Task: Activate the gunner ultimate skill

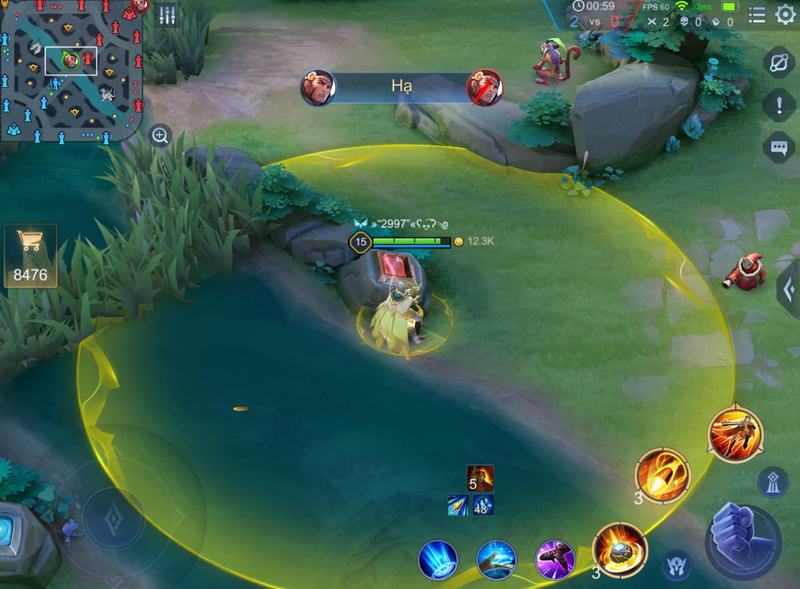Action: click(x=735, y=434)
